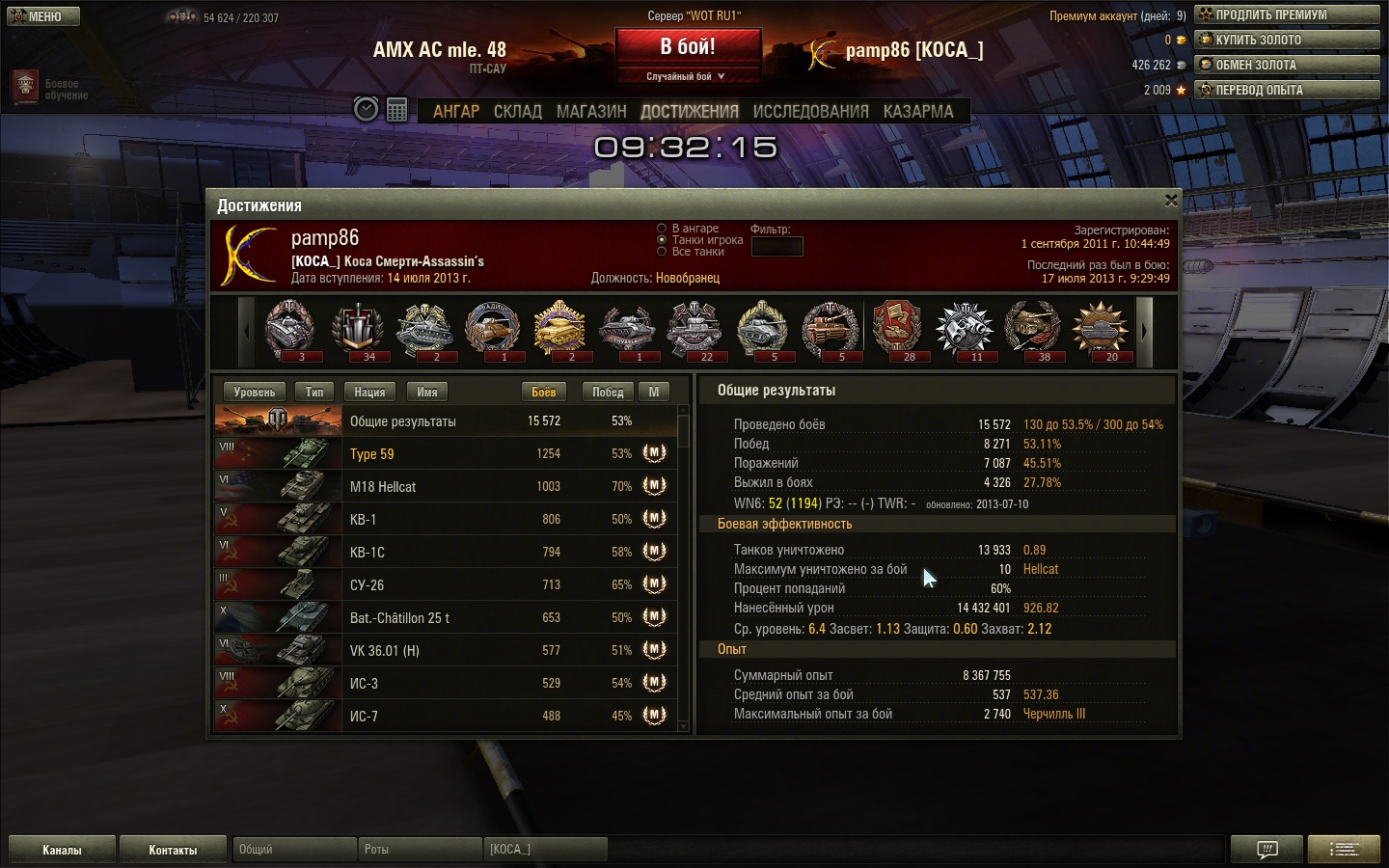Open the Контакты contacts button
The image size is (1389, 868).
click(173, 850)
